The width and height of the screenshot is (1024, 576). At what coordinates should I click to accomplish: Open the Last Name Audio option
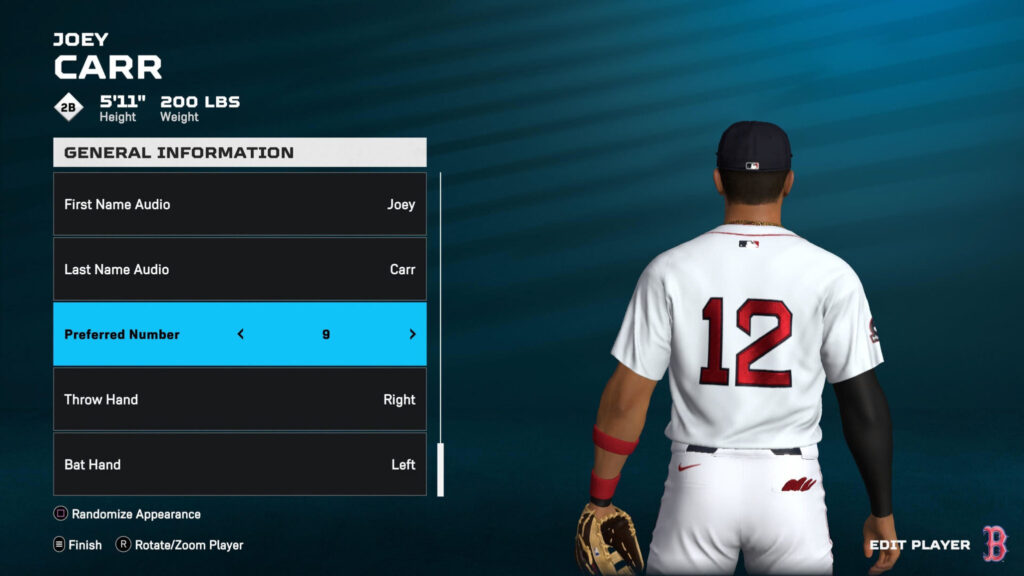[x=239, y=269]
